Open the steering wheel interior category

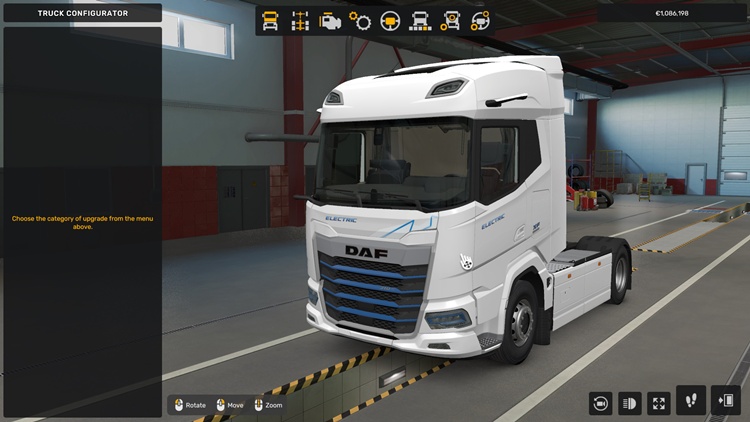tap(390, 20)
